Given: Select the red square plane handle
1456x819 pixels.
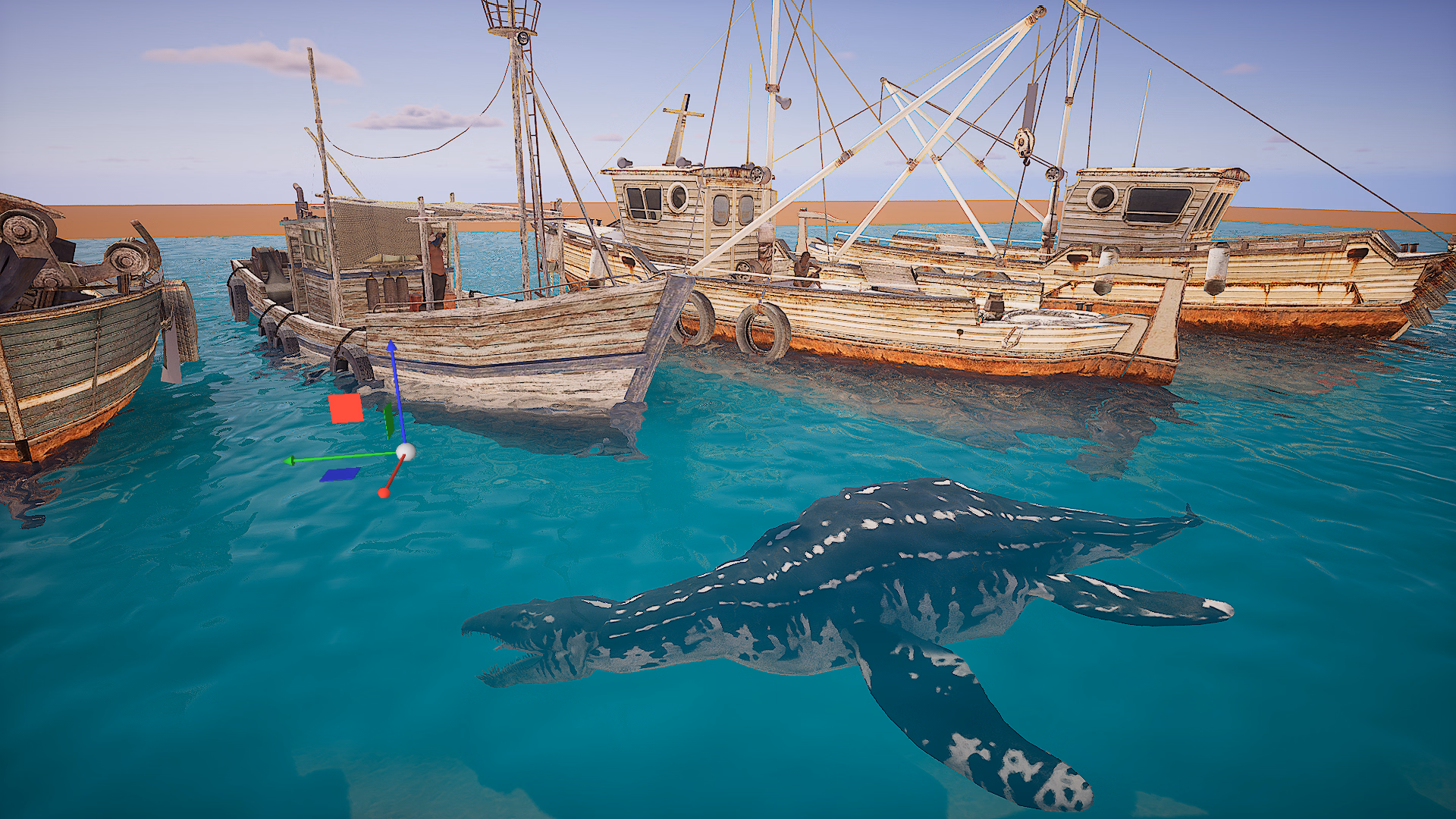Looking at the screenshot, I should click(x=346, y=409).
